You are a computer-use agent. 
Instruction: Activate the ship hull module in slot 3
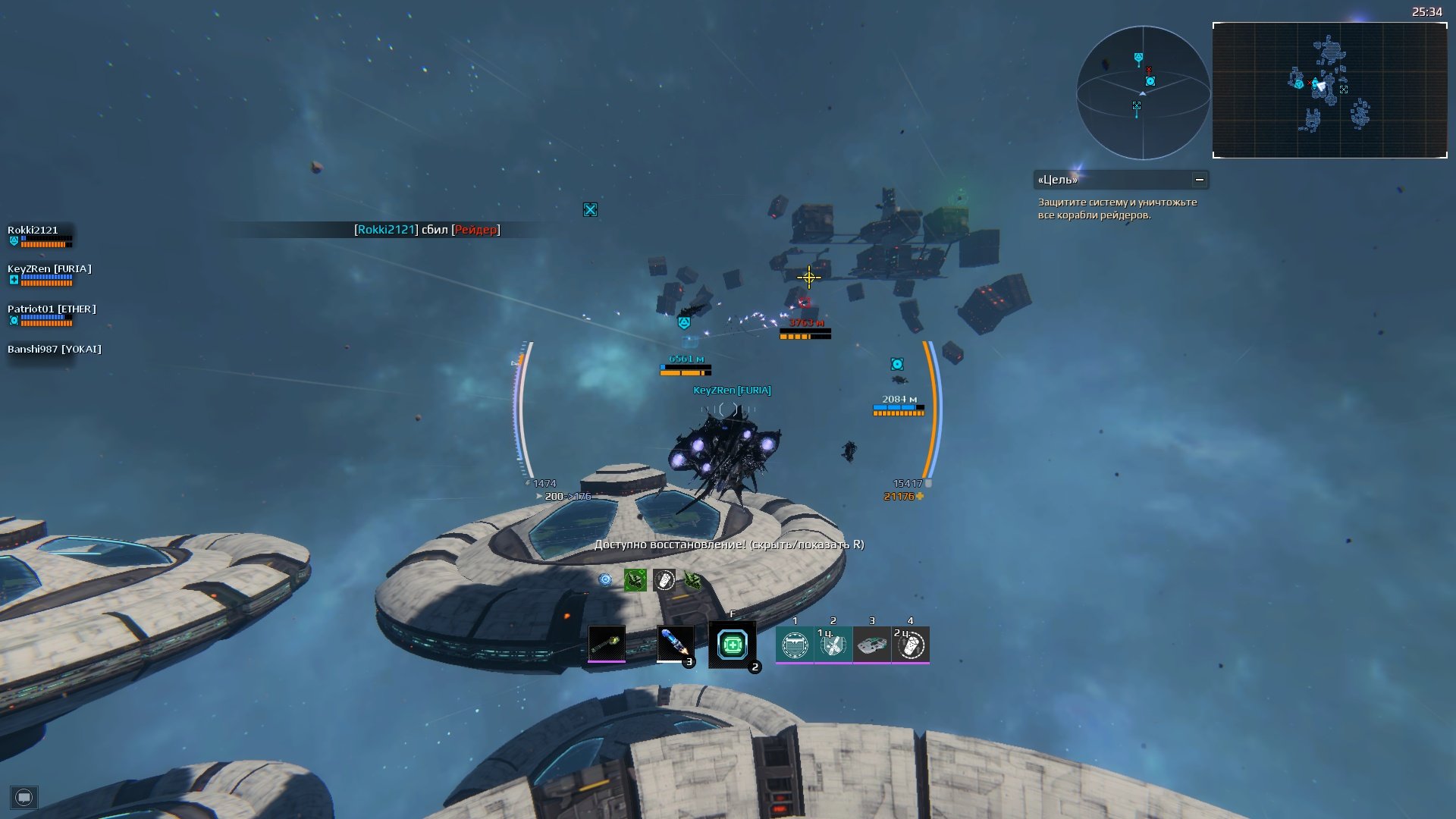click(872, 645)
